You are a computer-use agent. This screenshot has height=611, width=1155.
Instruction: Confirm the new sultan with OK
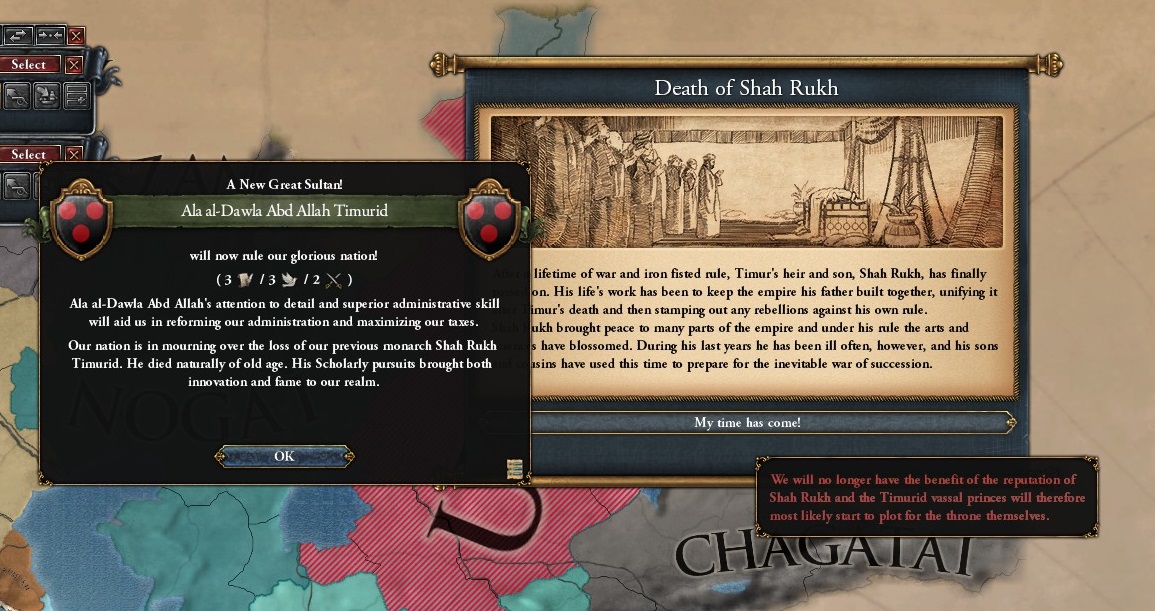tap(284, 456)
